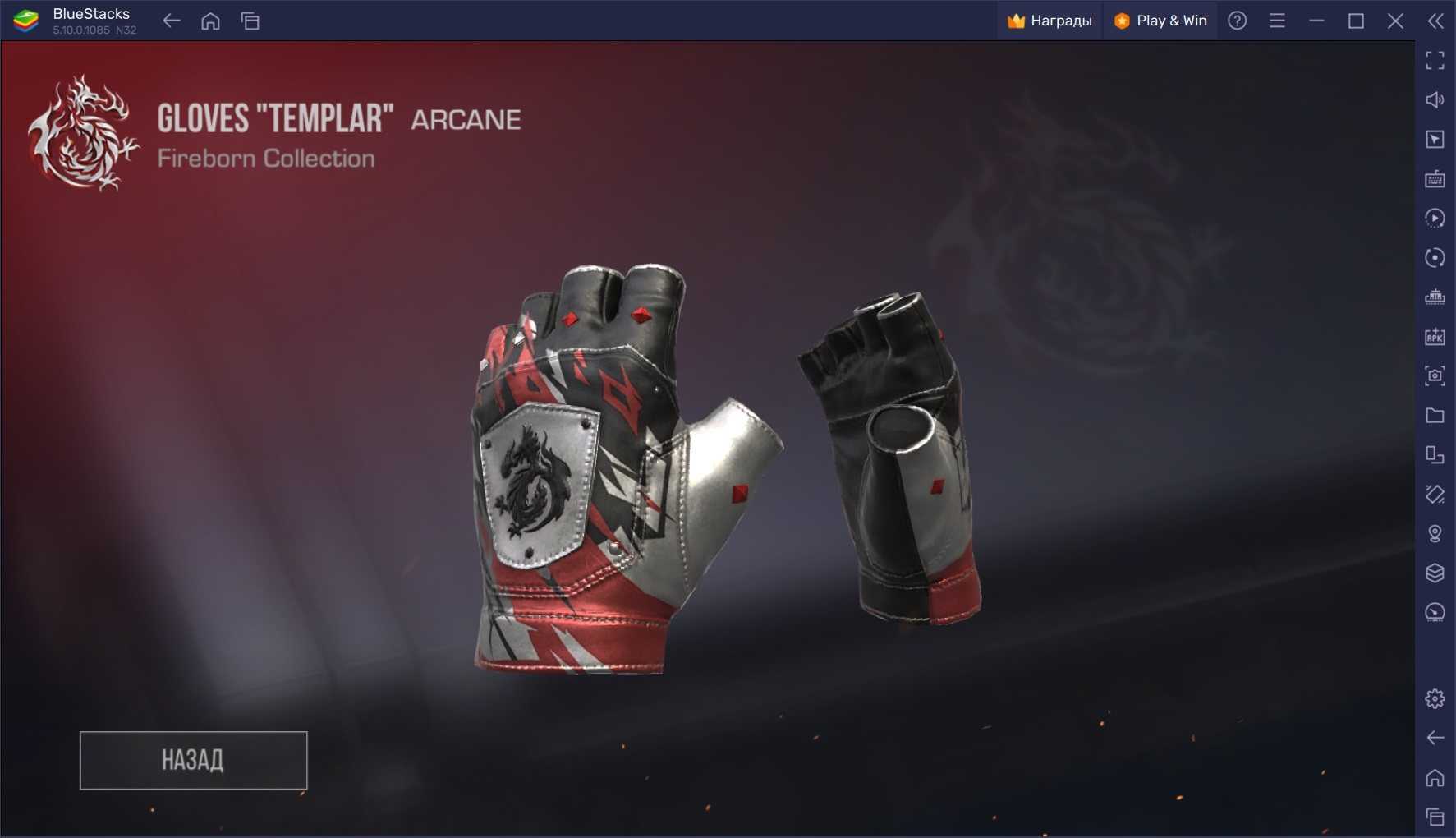This screenshot has width=1456, height=838.
Task: Close the BlueStacks window
Action: 1395,21
